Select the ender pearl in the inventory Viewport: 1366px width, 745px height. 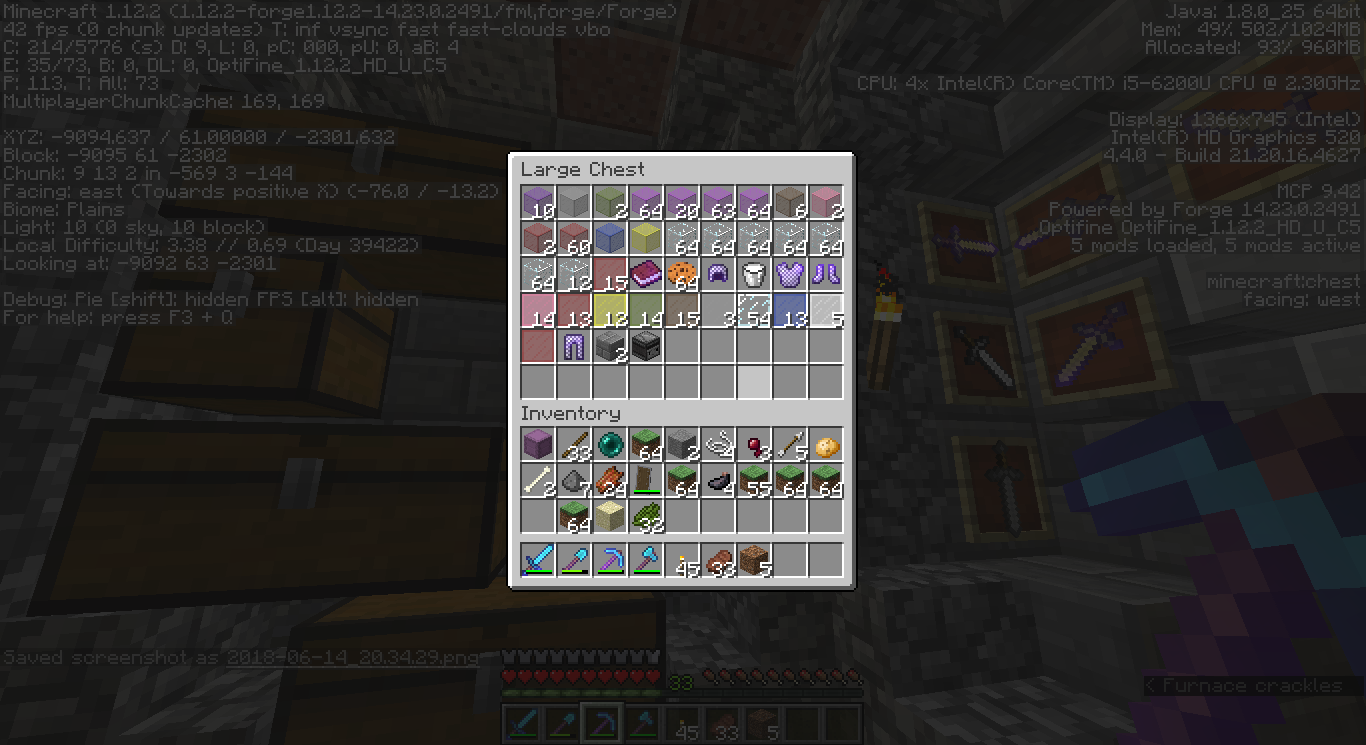[610, 444]
